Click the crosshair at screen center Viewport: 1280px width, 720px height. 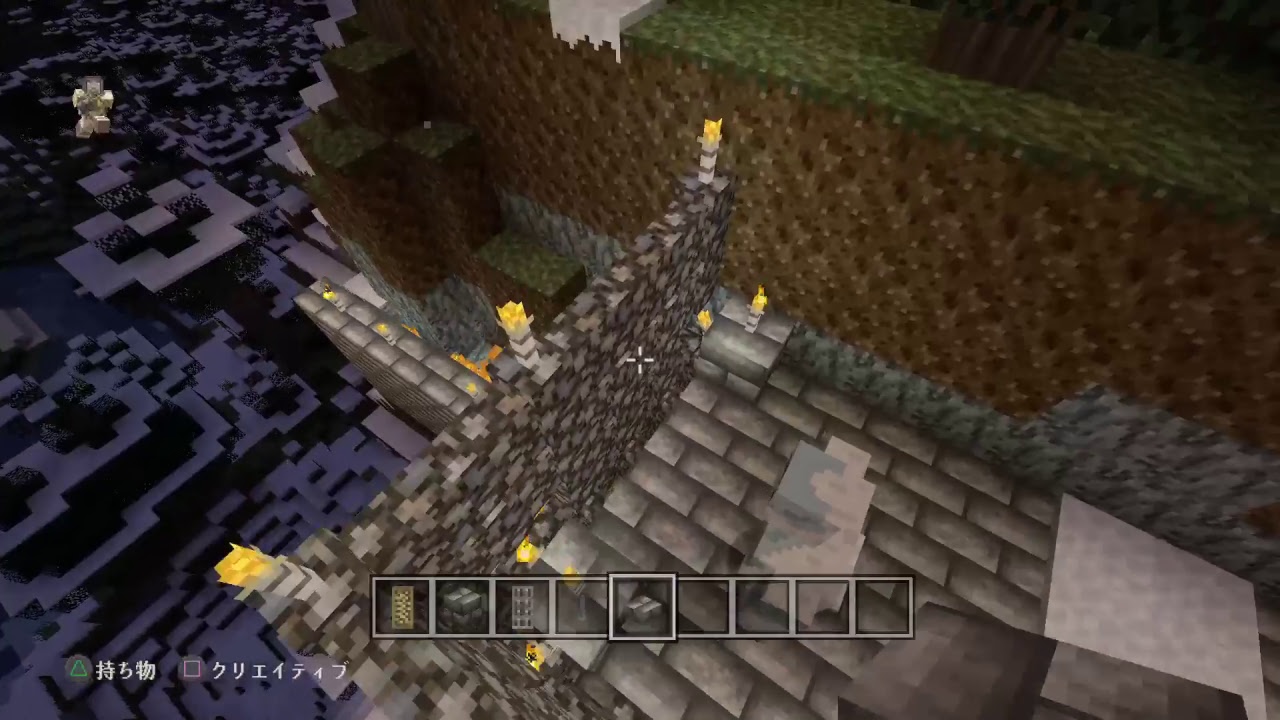pyautogui.click(x=640, y=362)
